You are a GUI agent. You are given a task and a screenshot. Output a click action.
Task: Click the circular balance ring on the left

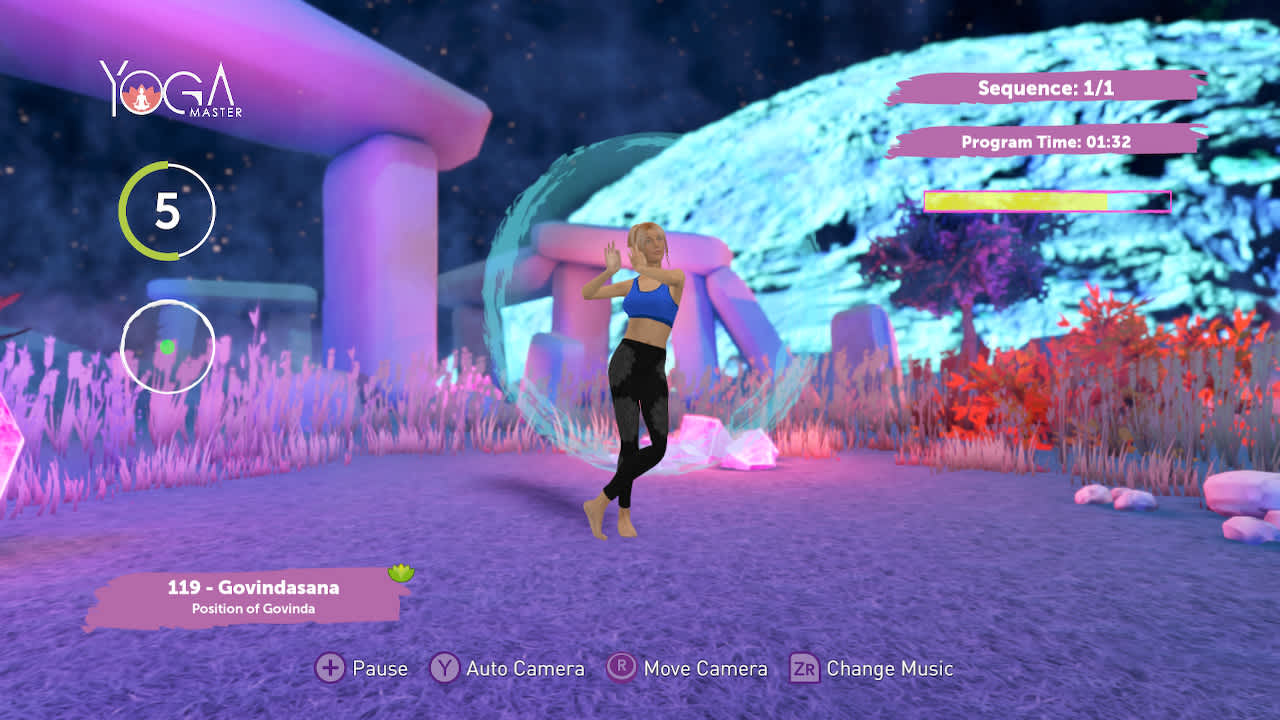[x=167, y=345]
